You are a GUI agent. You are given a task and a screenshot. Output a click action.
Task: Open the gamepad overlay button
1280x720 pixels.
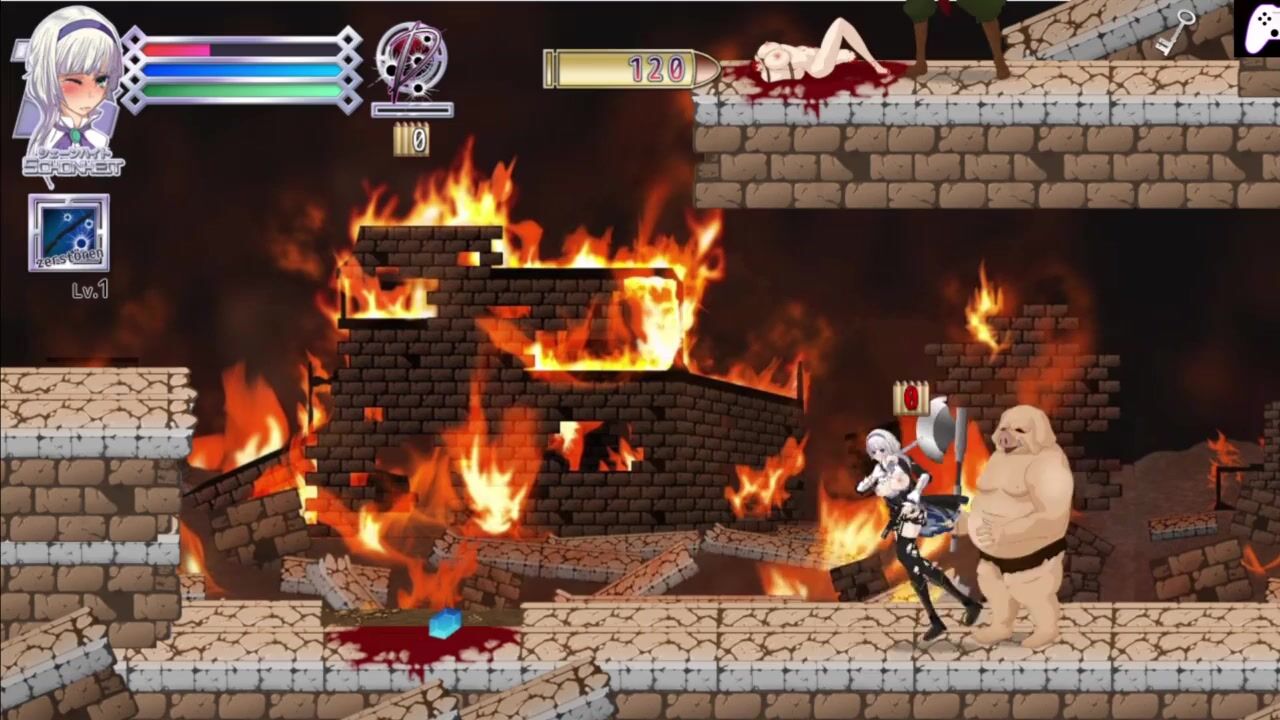[1256, 28]
